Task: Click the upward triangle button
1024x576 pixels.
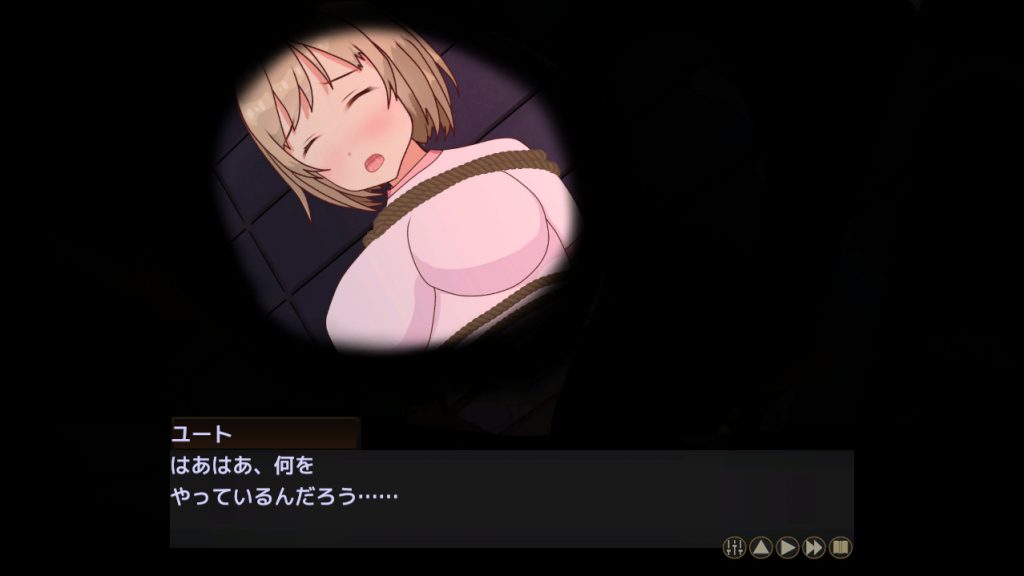Action: coord(761,547)
